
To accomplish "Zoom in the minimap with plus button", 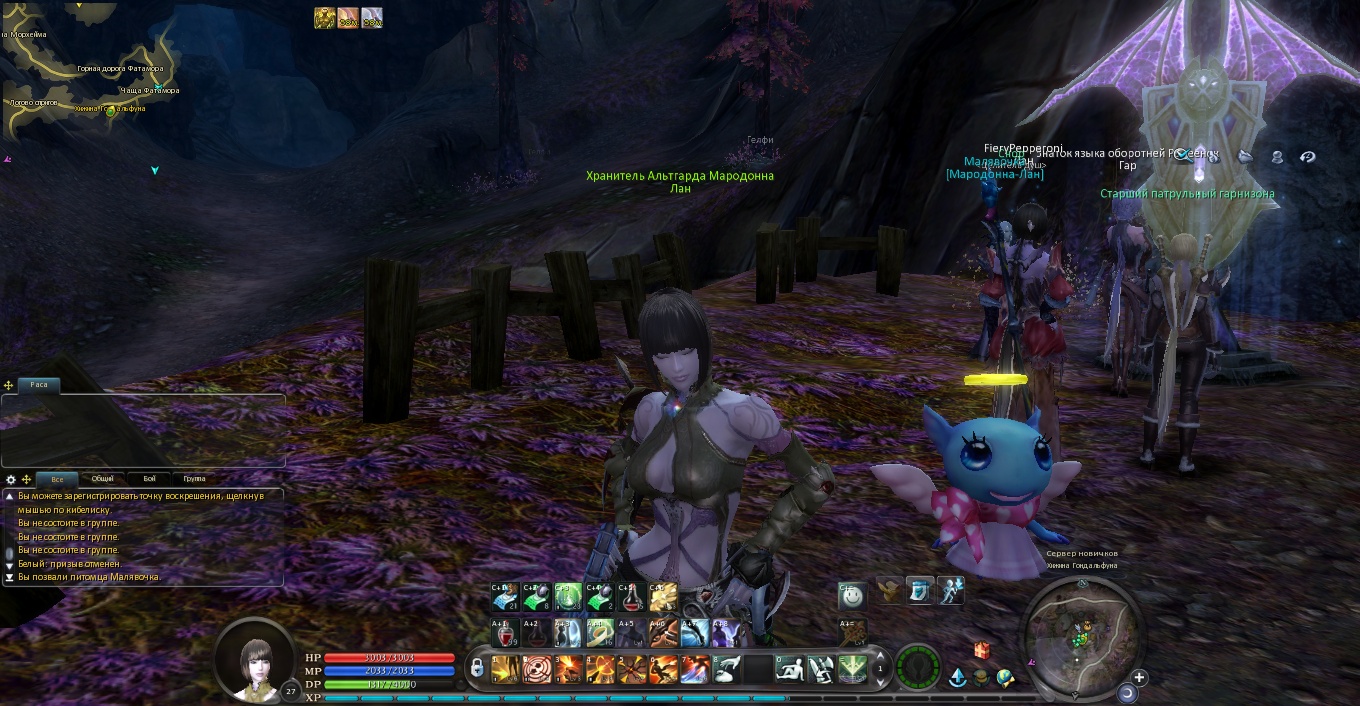I will click(1138, 677).
